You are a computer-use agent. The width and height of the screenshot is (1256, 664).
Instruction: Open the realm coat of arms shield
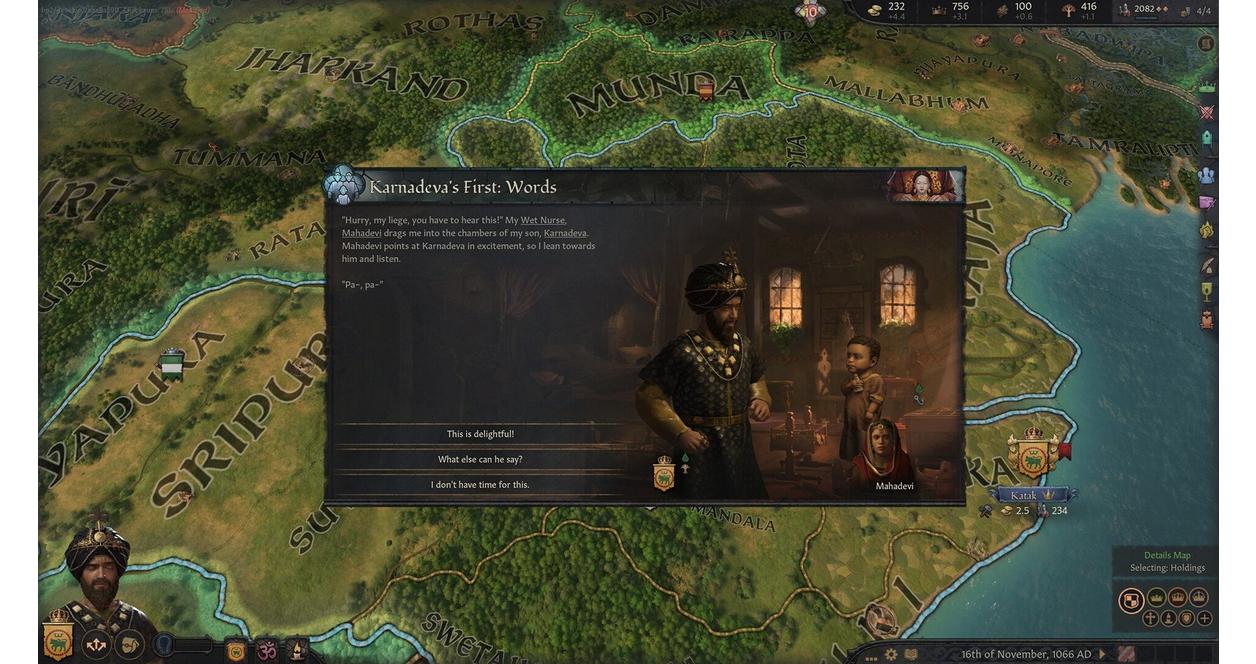[57, 640]
